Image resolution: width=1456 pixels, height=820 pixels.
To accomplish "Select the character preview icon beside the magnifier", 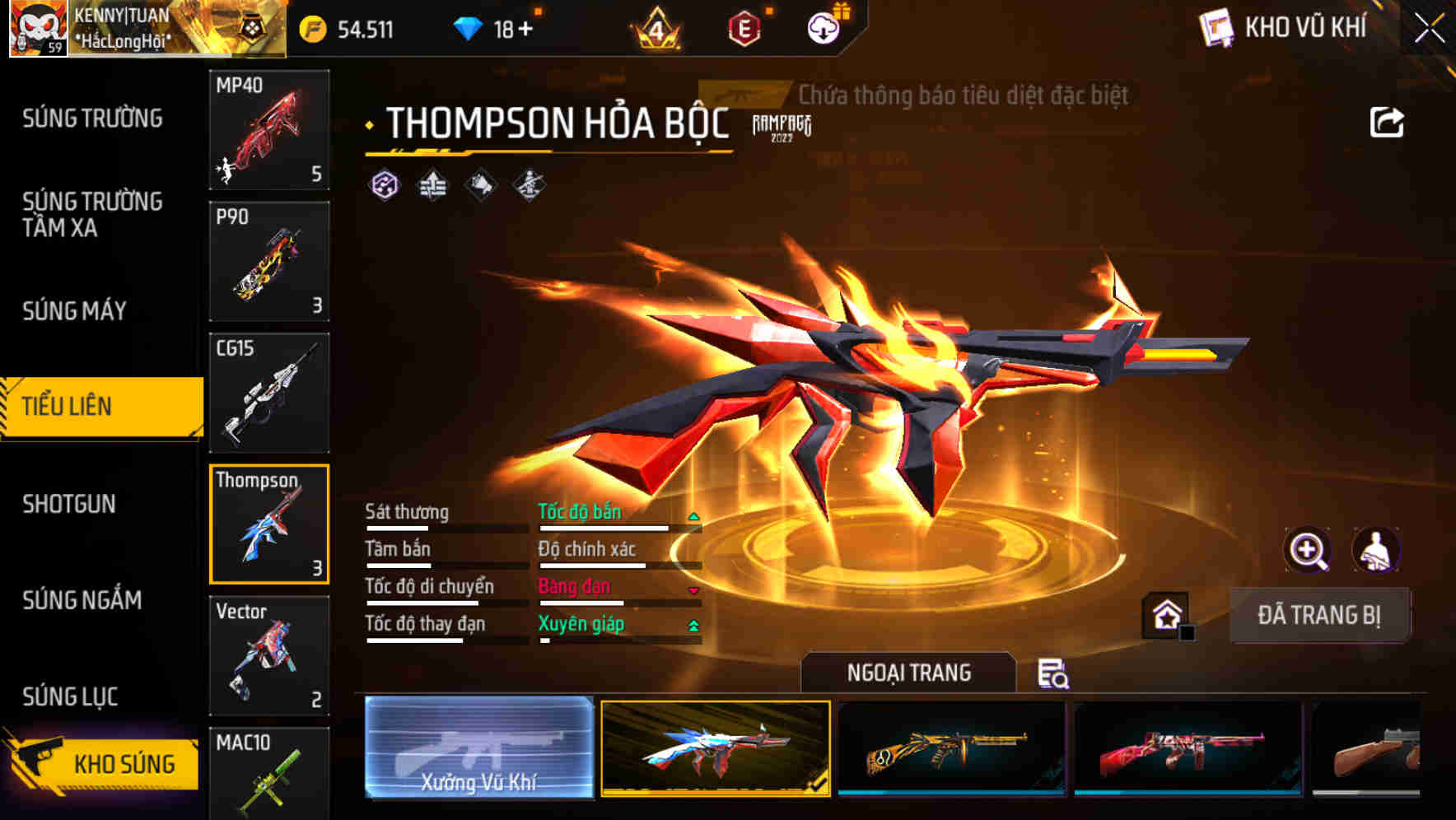I will (x=1374, y=550).
